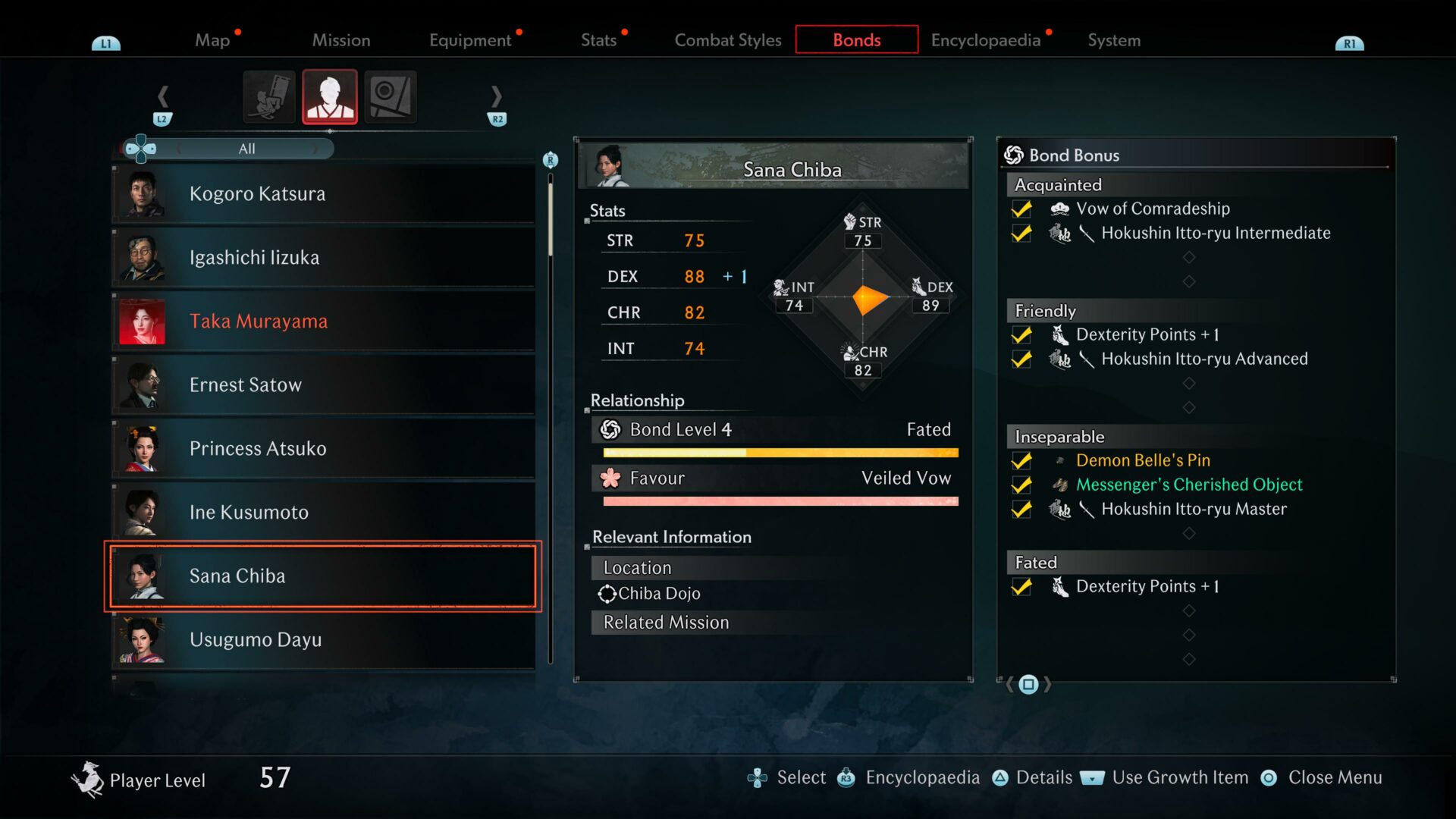Switch to the Mission tab
Screen dimensions: 1456x819
341,40
